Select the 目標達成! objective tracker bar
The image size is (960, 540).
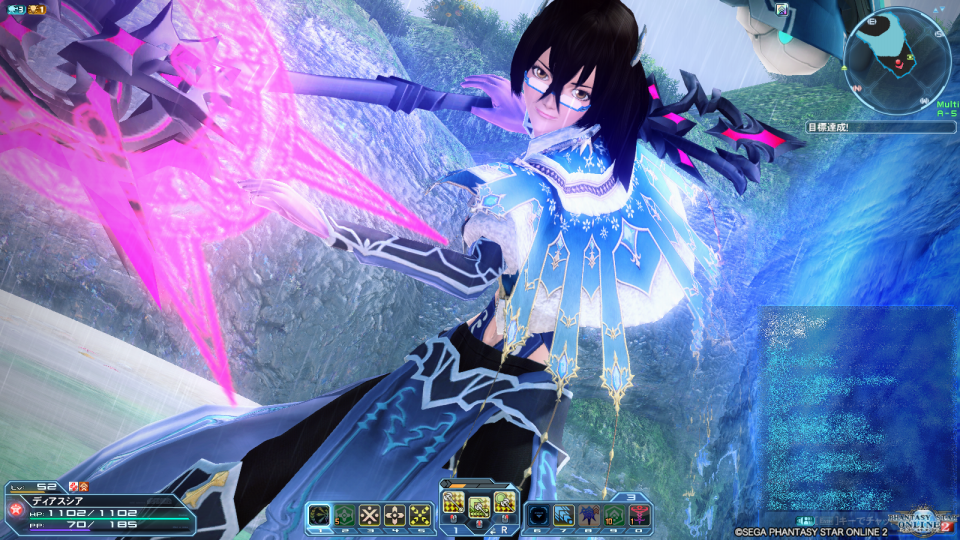880,128
